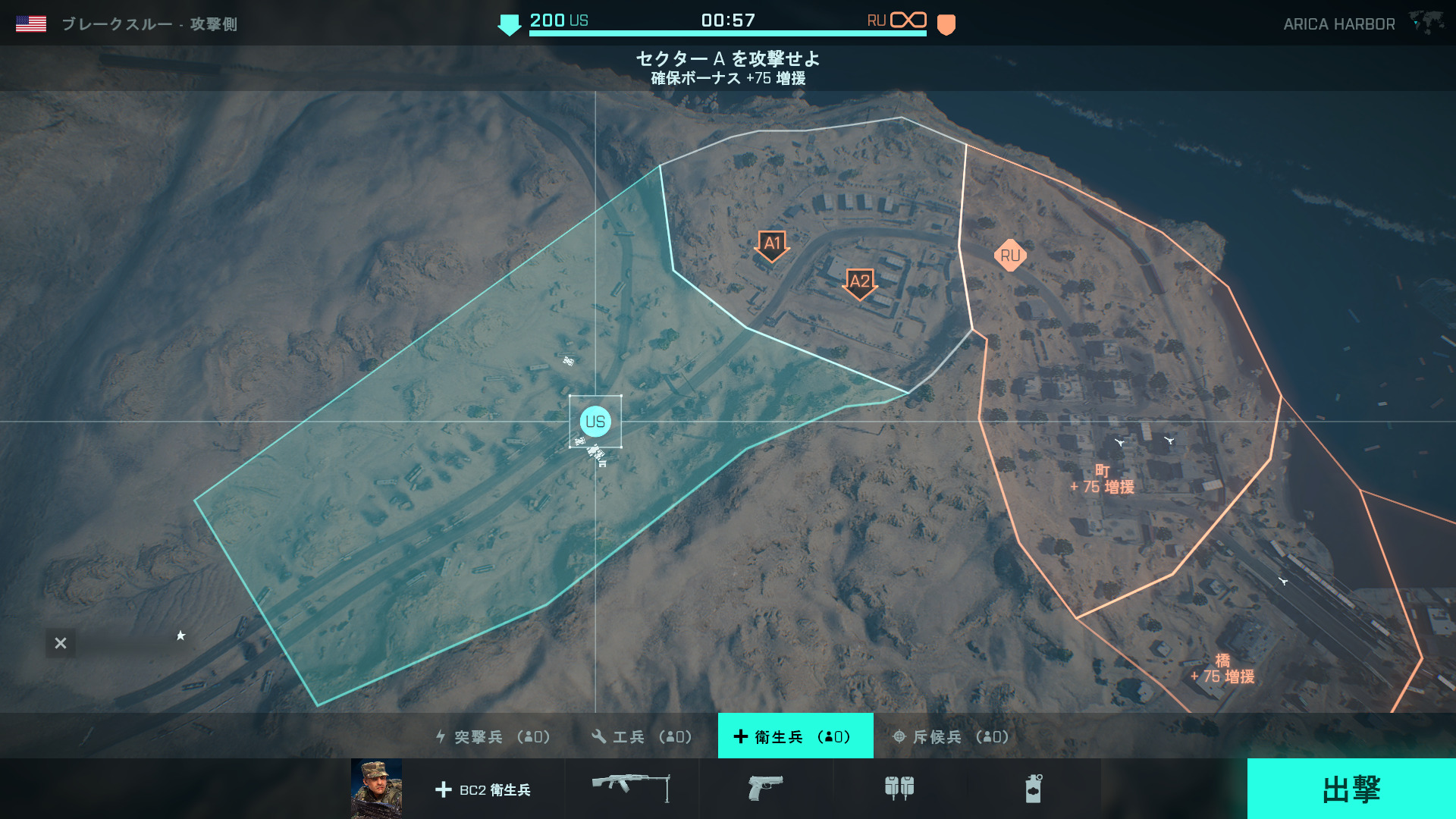Select the US spawn point on map
Image resolution: width=1456 pixels, height=819 pixels.
[x=595, y=422]
